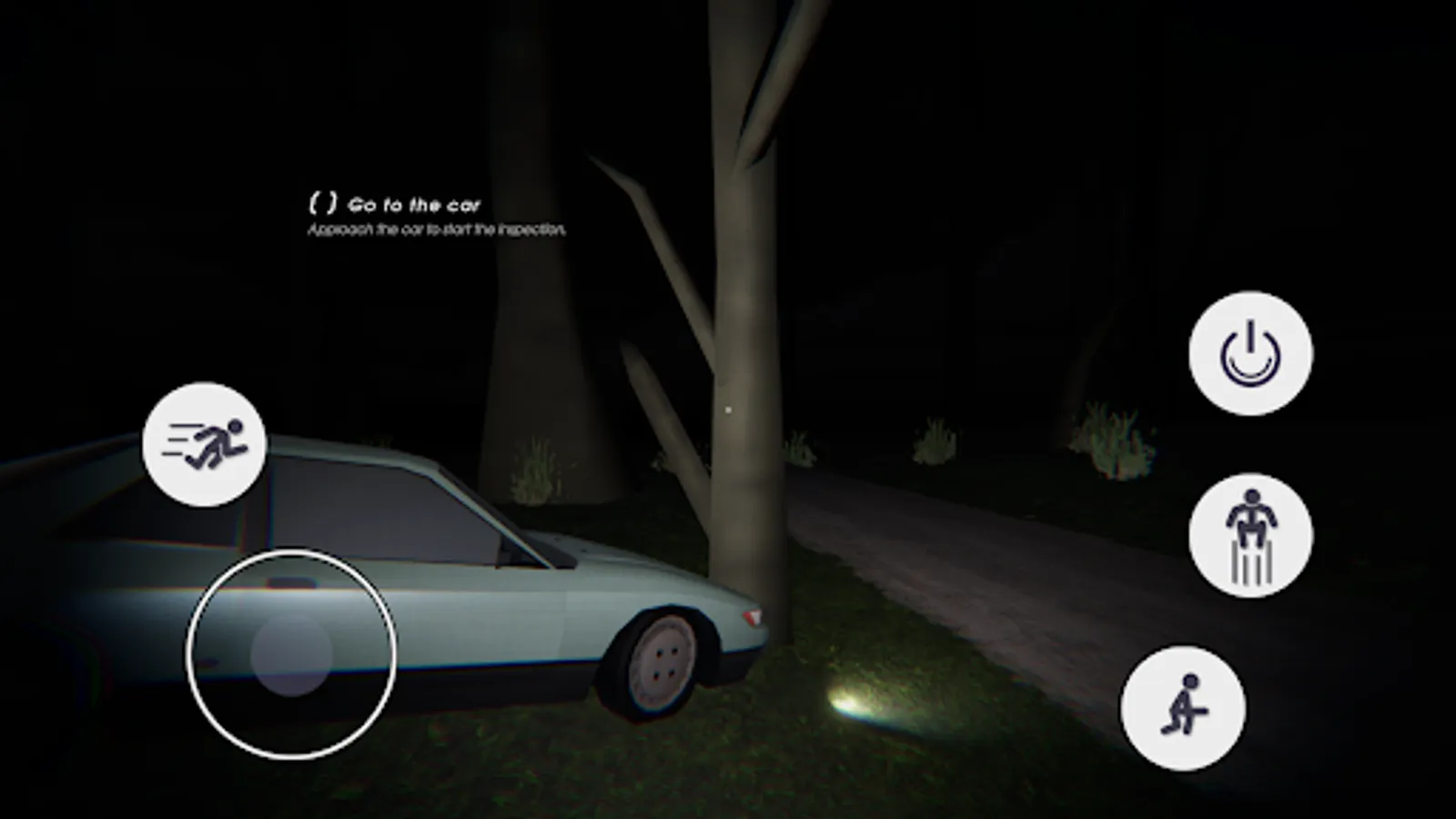This screenshot has height=819, width=1456.
Task: Tap the crouch button at bottom right
Action: [1184, 710]
